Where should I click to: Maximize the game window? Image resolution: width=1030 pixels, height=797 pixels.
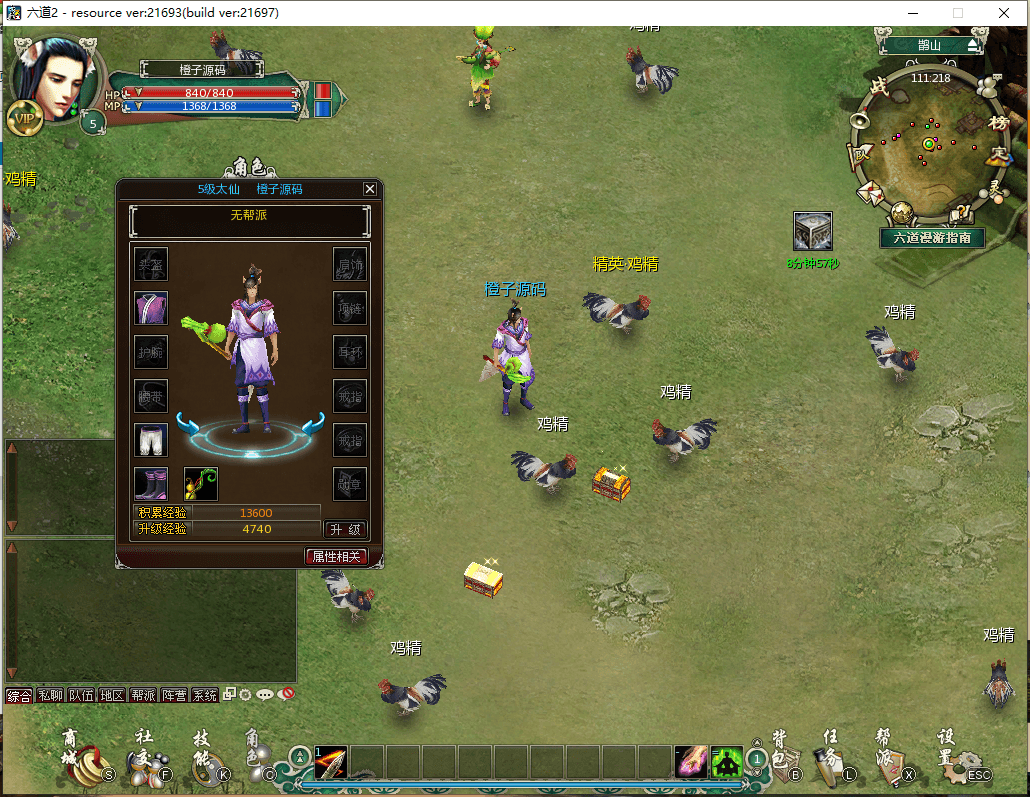958,13
